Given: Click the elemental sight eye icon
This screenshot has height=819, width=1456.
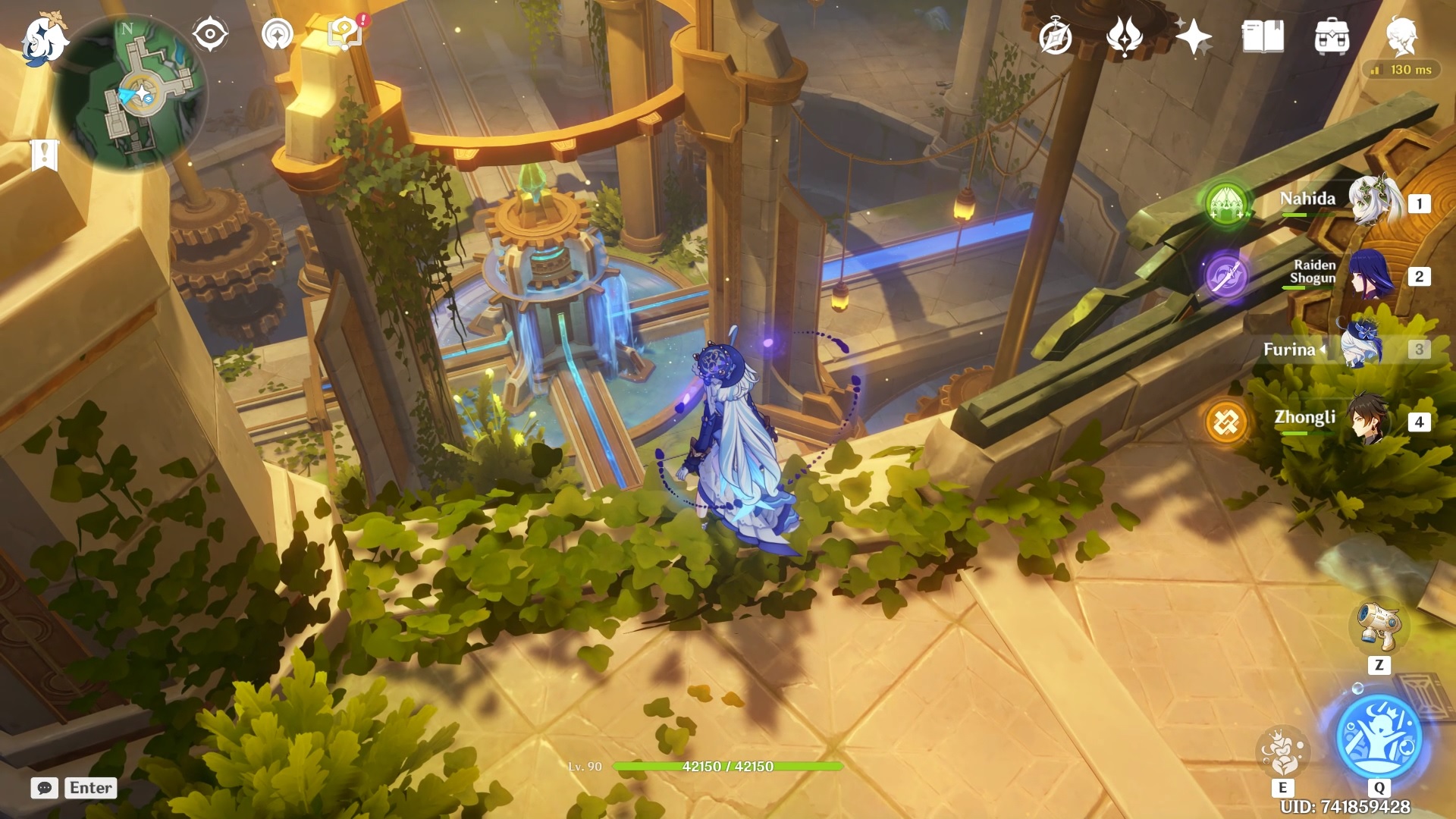Looking at the screenshot, I should (209, 34).
